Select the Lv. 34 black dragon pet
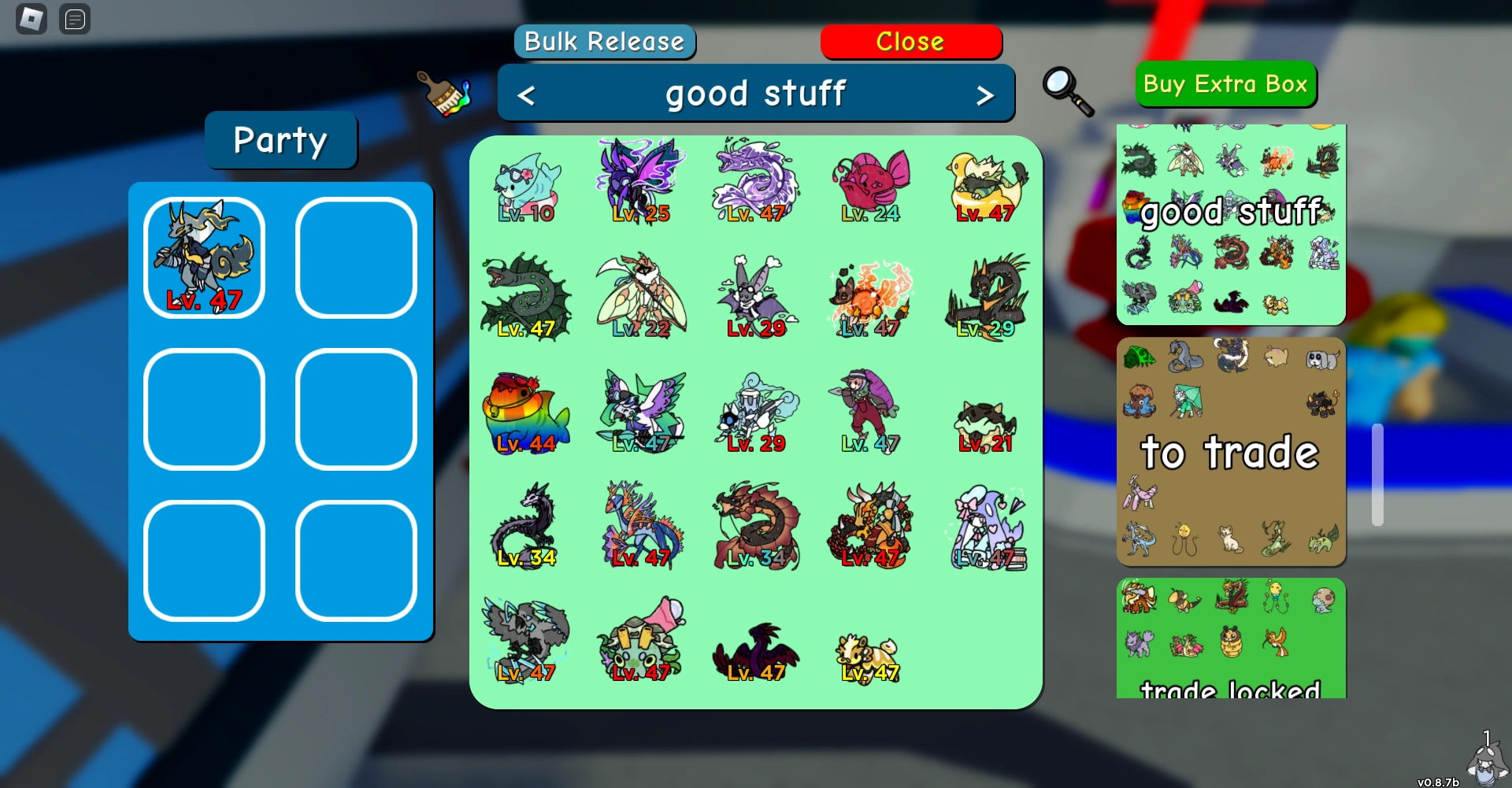Screen dimensions: 1512x788 click(x=526, y=523)
